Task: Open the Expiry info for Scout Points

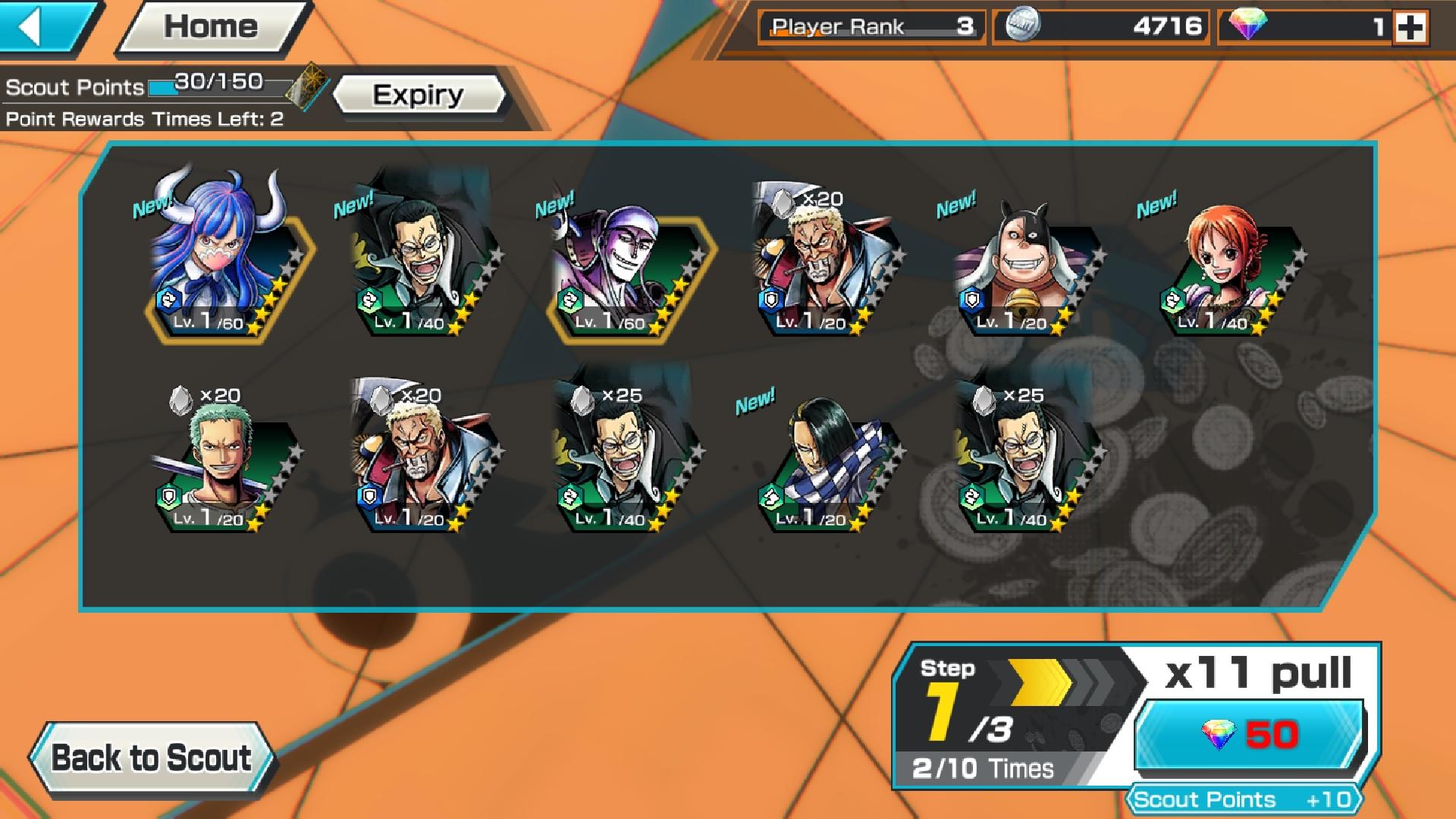Action: [x=418, y=95]
